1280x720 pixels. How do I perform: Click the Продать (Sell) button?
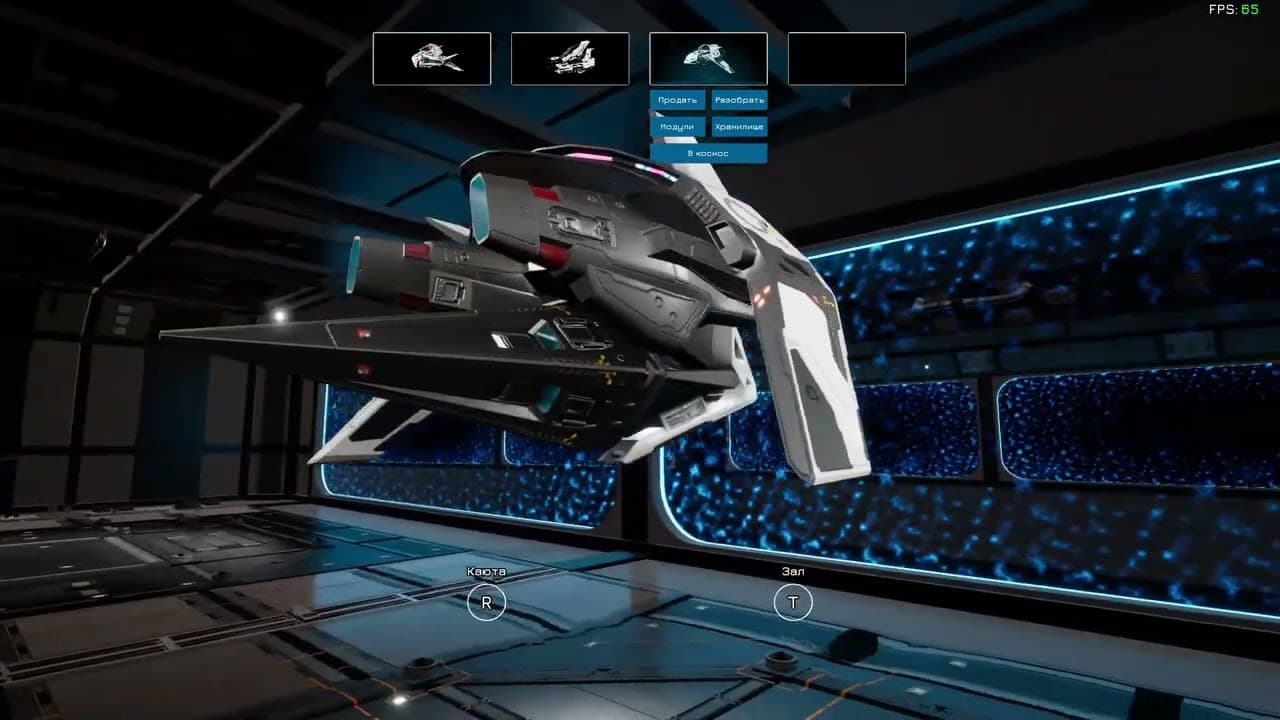coord(678,101)
